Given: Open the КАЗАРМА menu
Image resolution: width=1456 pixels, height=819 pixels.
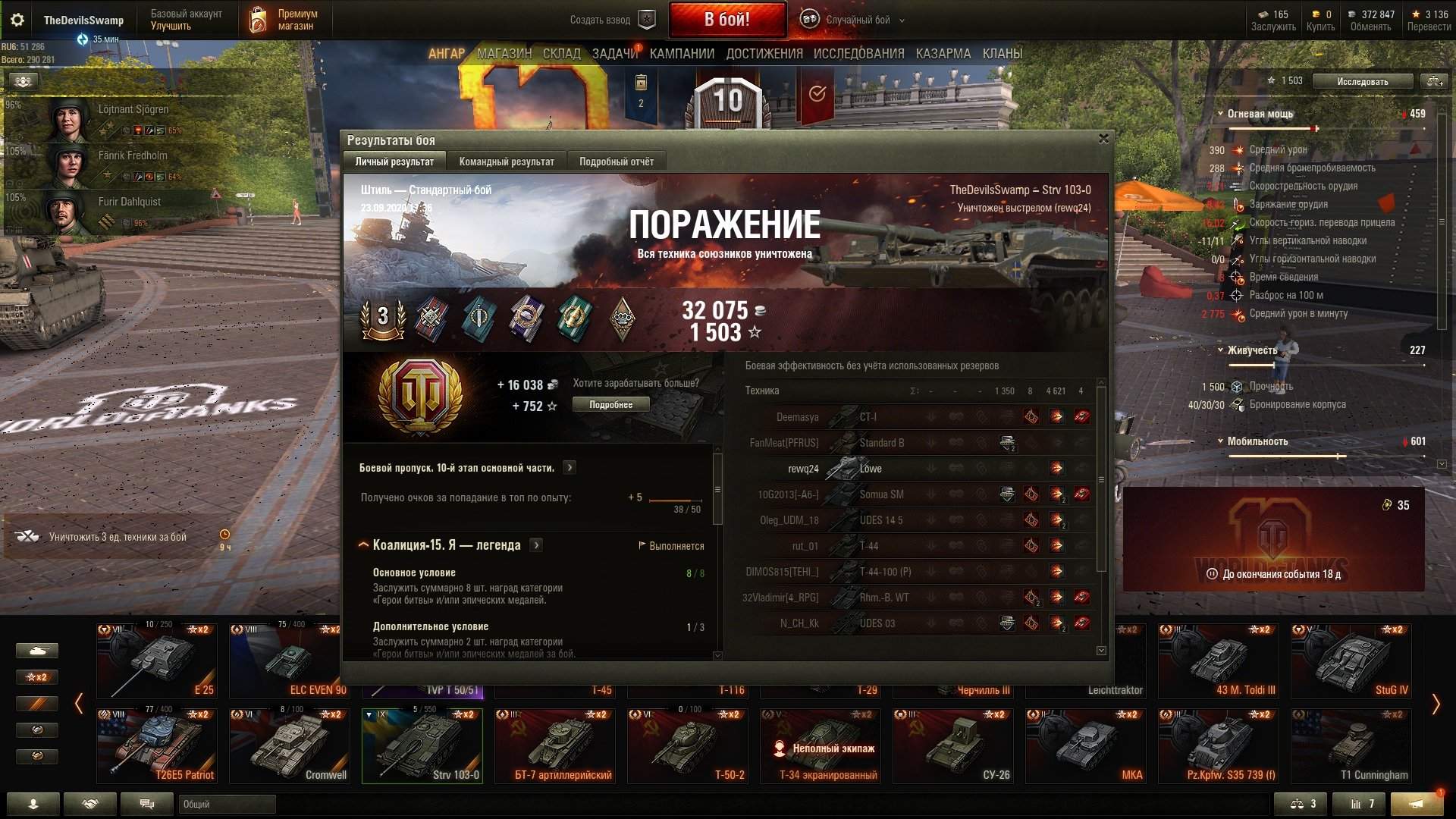Looking at the screenshot, I should click(x=943, y=54).
